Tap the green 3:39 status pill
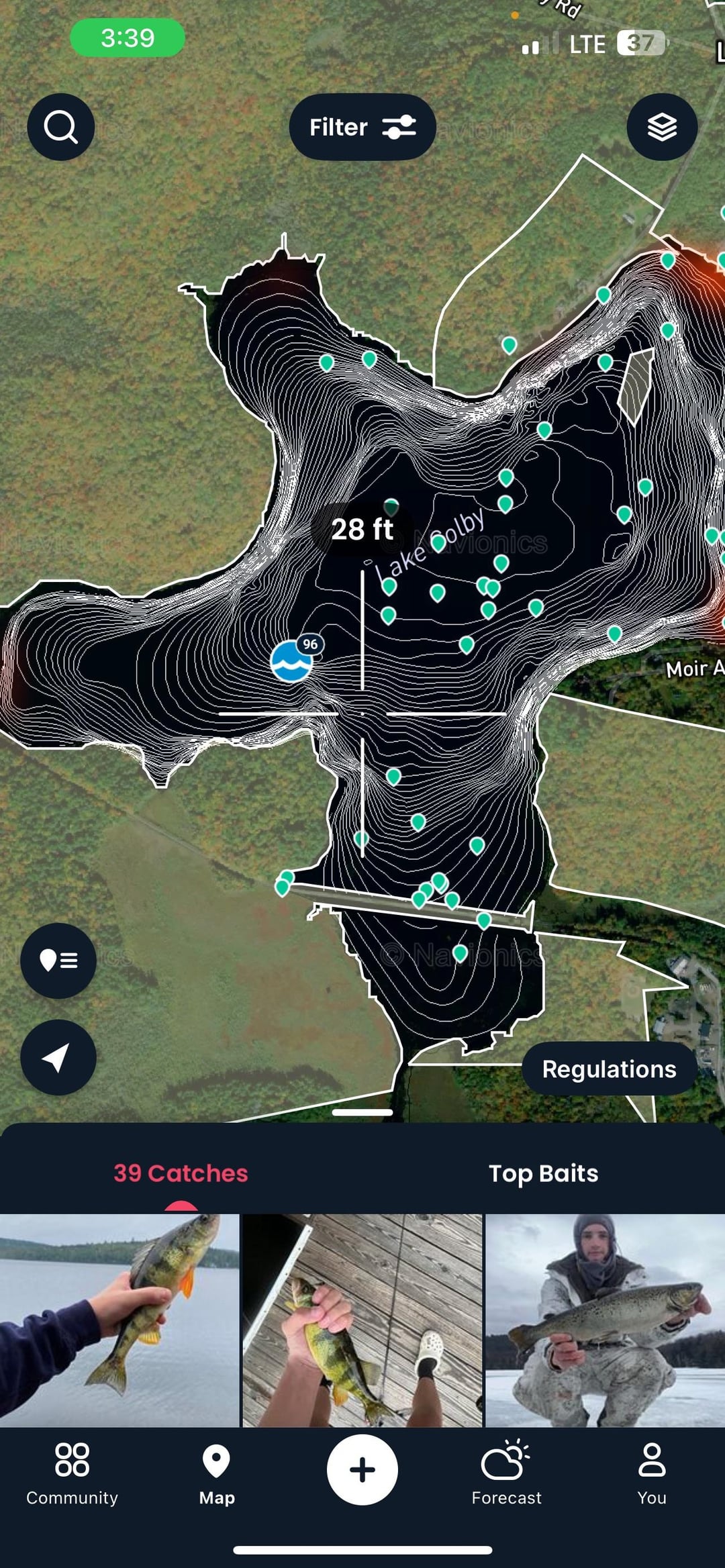The width and height of the screenshot is (725, 1568). (x=128, y=38)
